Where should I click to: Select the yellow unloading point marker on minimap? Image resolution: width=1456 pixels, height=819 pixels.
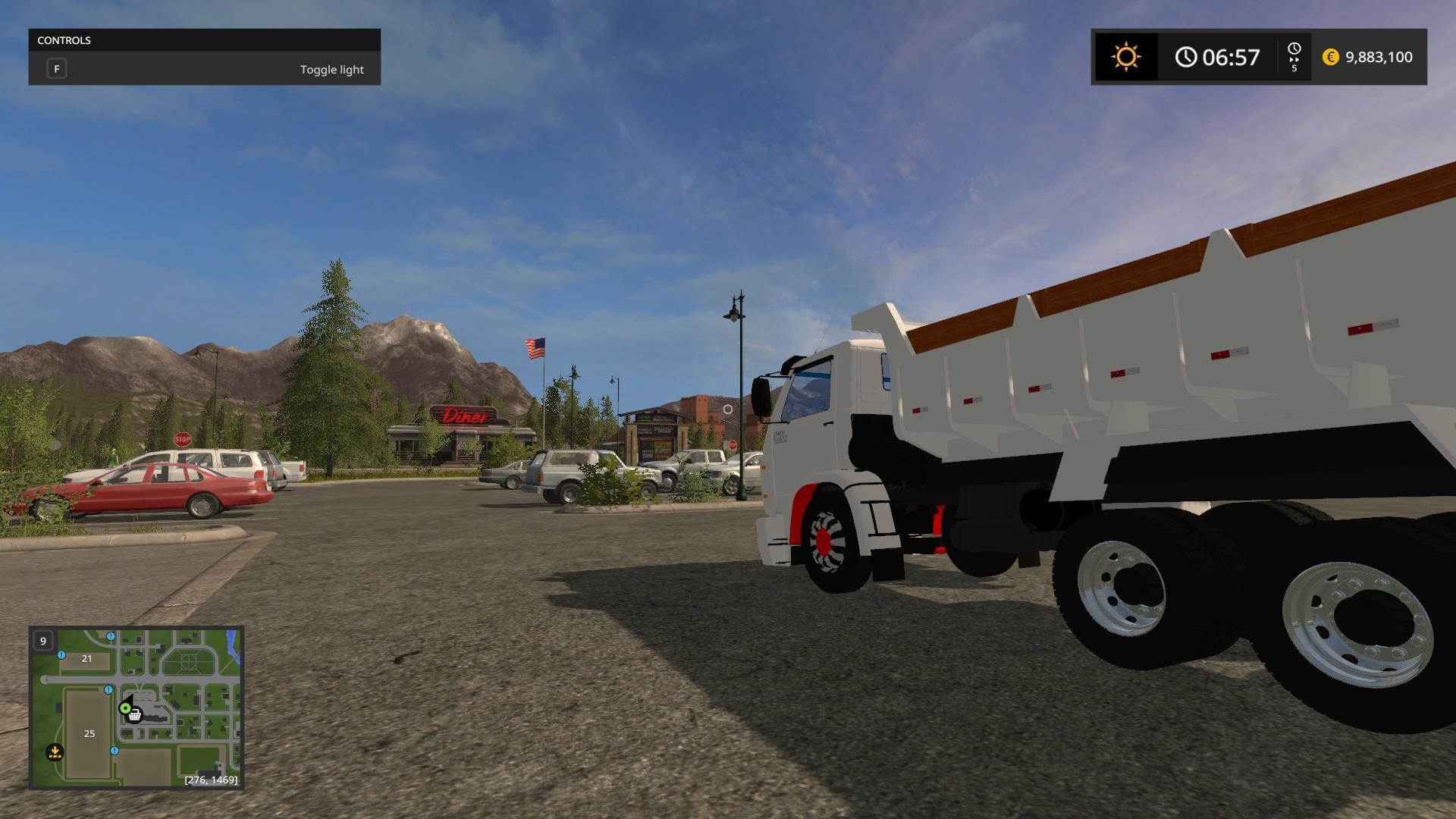click(55, 752)
